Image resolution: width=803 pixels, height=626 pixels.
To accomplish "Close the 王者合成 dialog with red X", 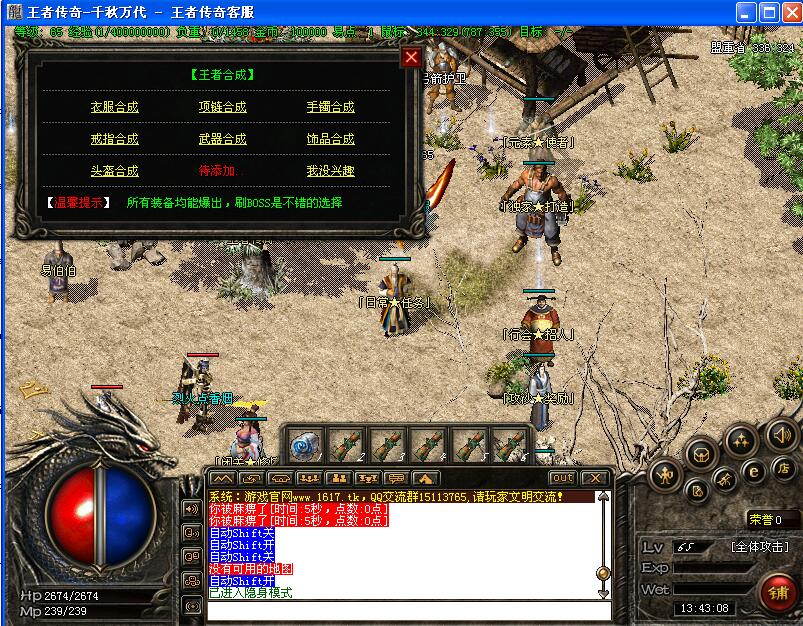I will (x=410, y=57).
